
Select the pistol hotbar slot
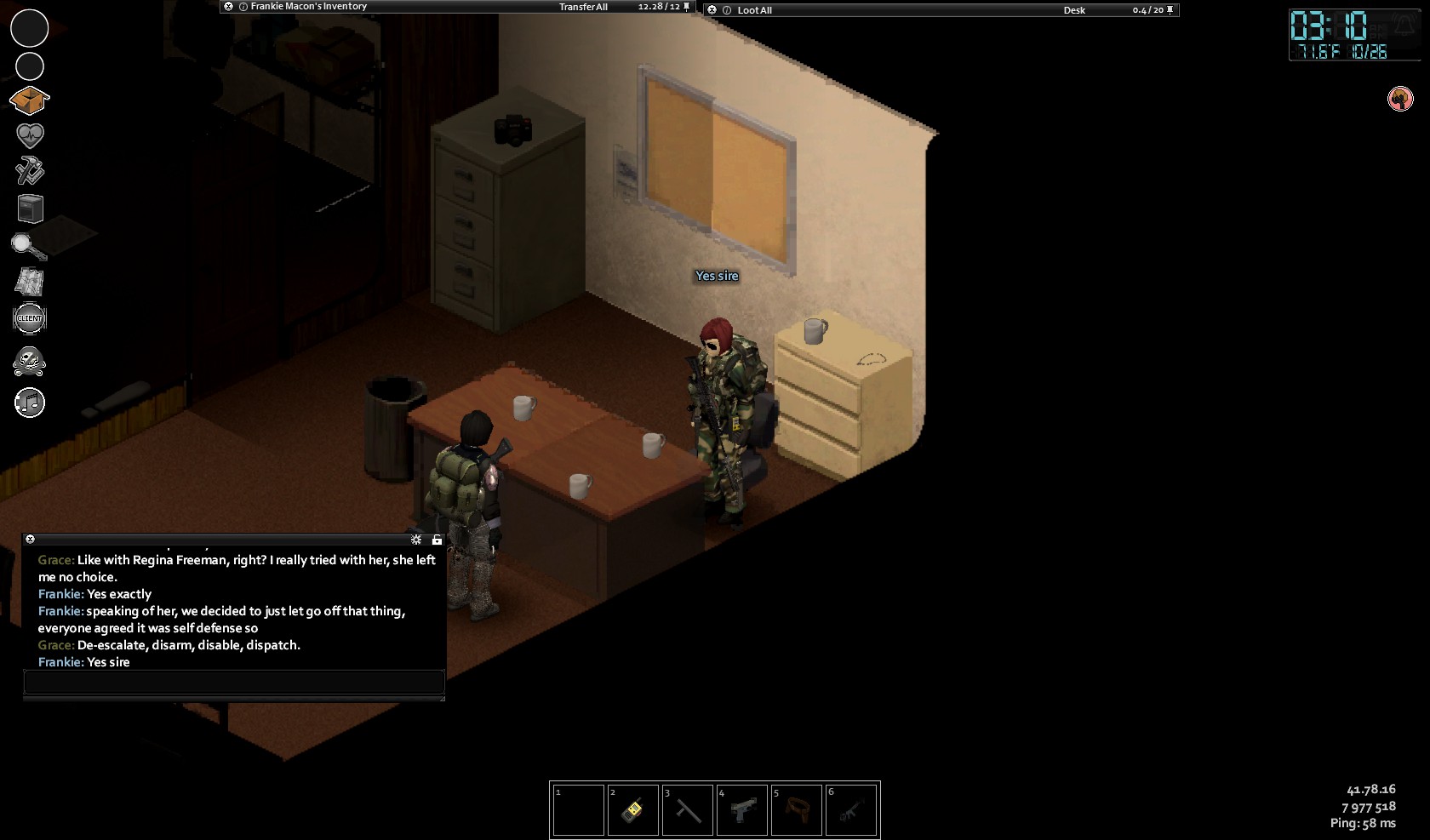pos(741,809)
